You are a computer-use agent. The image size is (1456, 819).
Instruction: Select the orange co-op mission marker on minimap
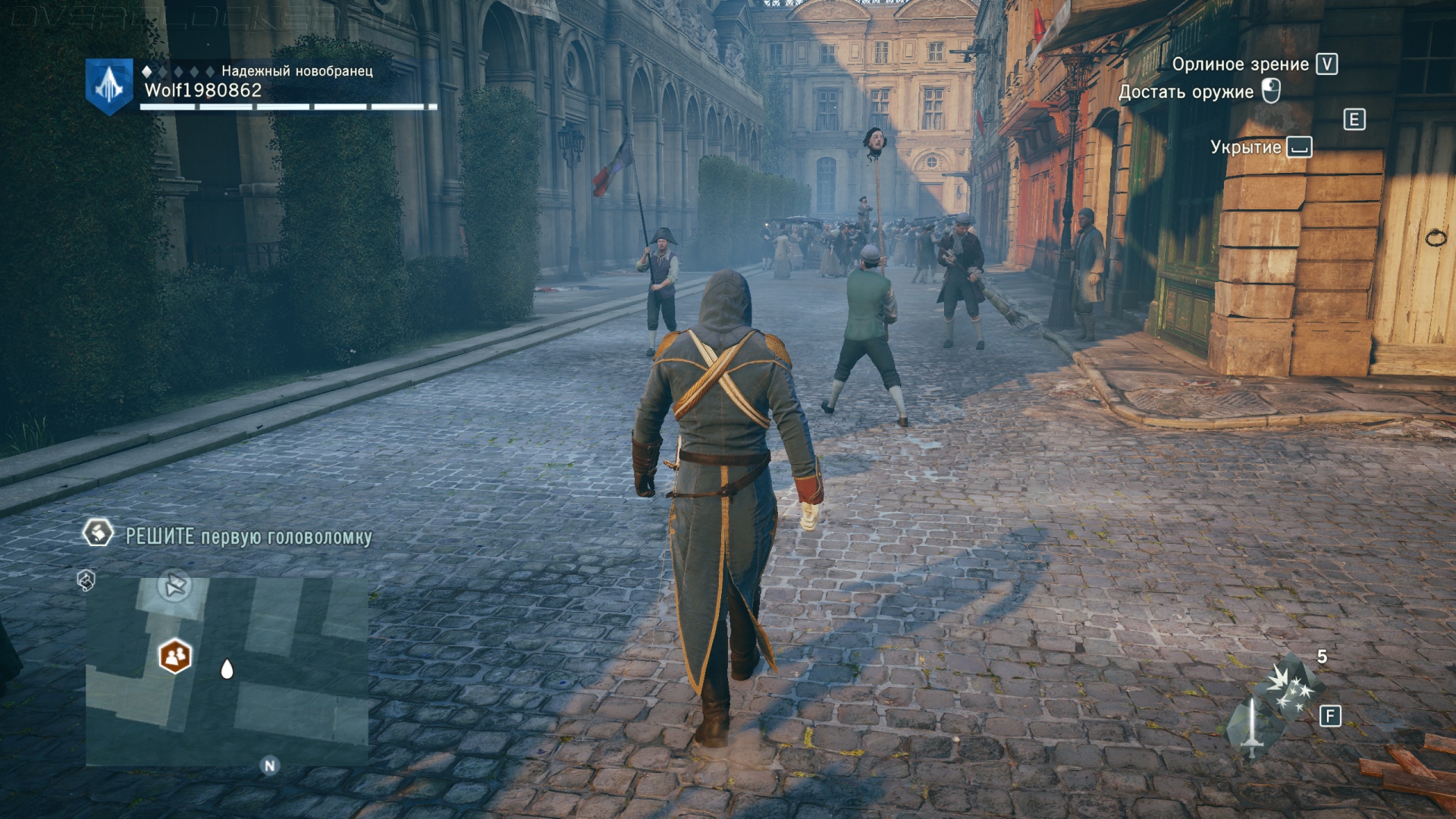click(x=175, y=656)
